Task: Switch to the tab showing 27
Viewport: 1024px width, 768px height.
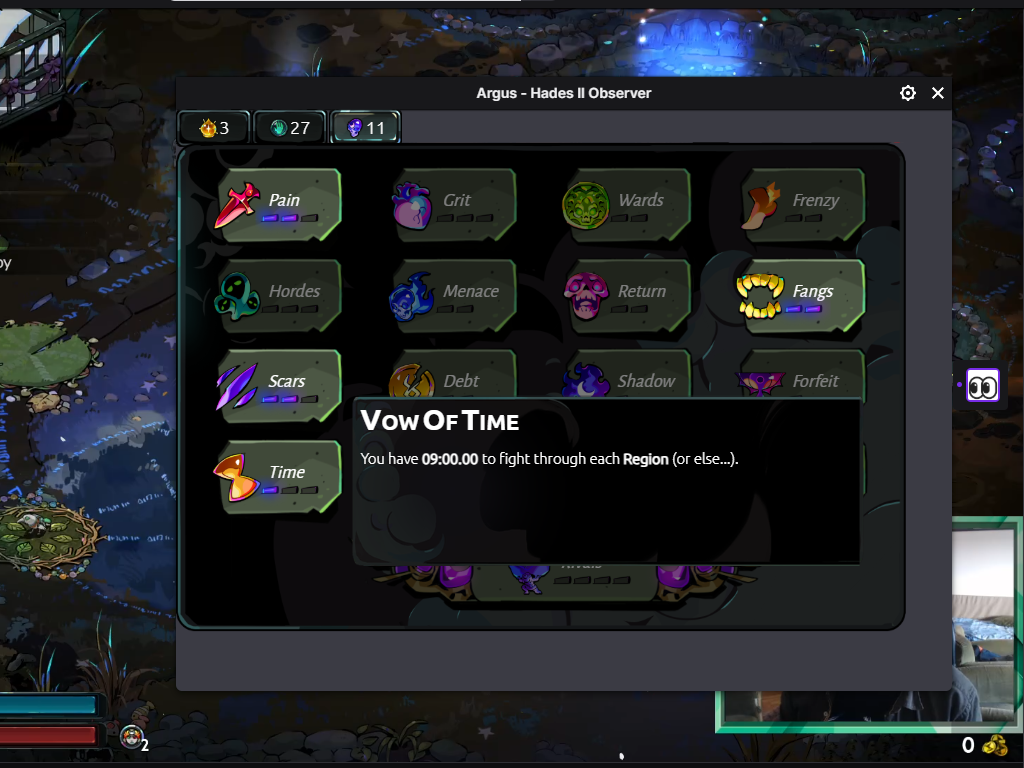Action: coord(290,128)
